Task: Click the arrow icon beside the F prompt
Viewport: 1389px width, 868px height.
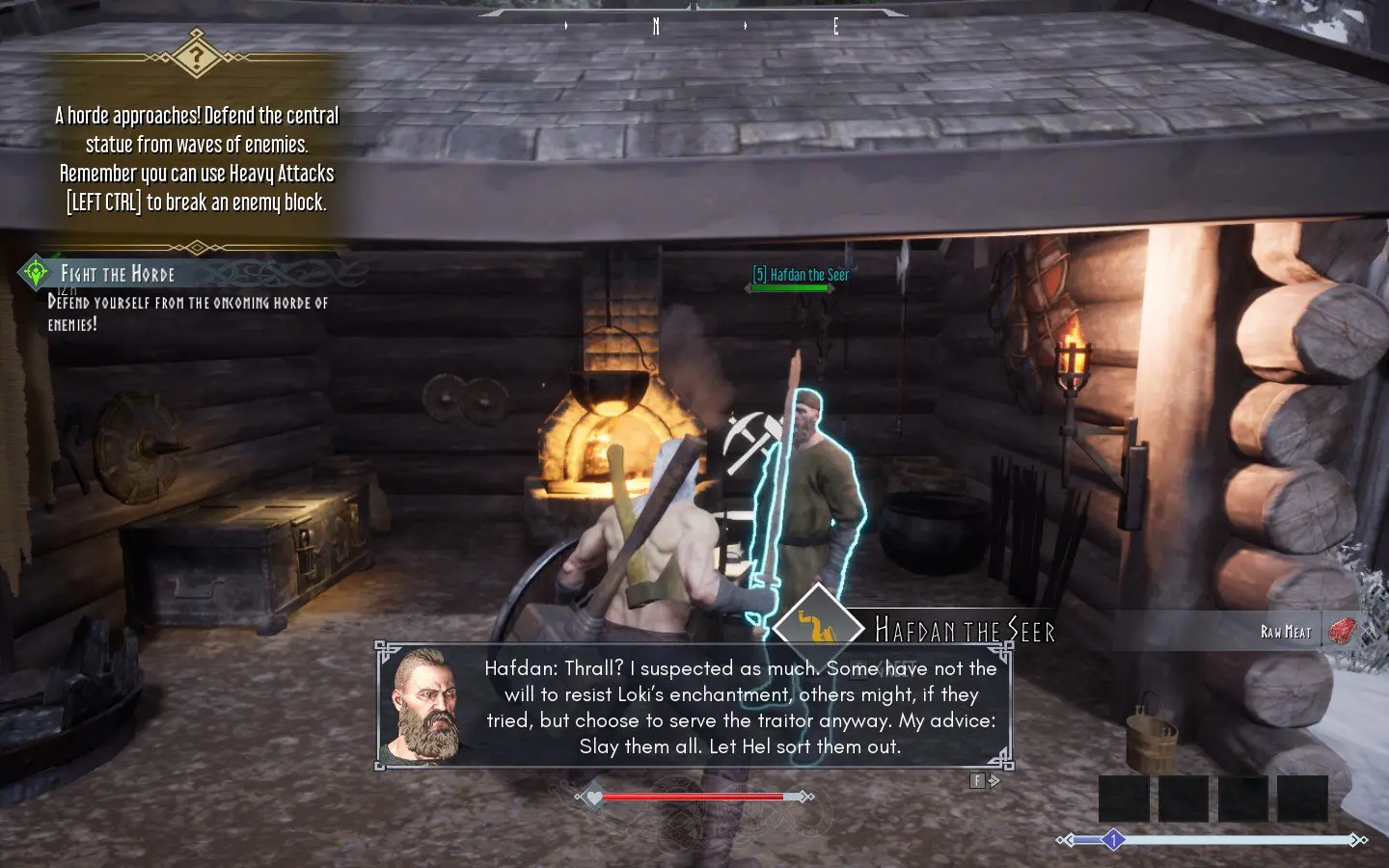Action: (x=994, y=780)
